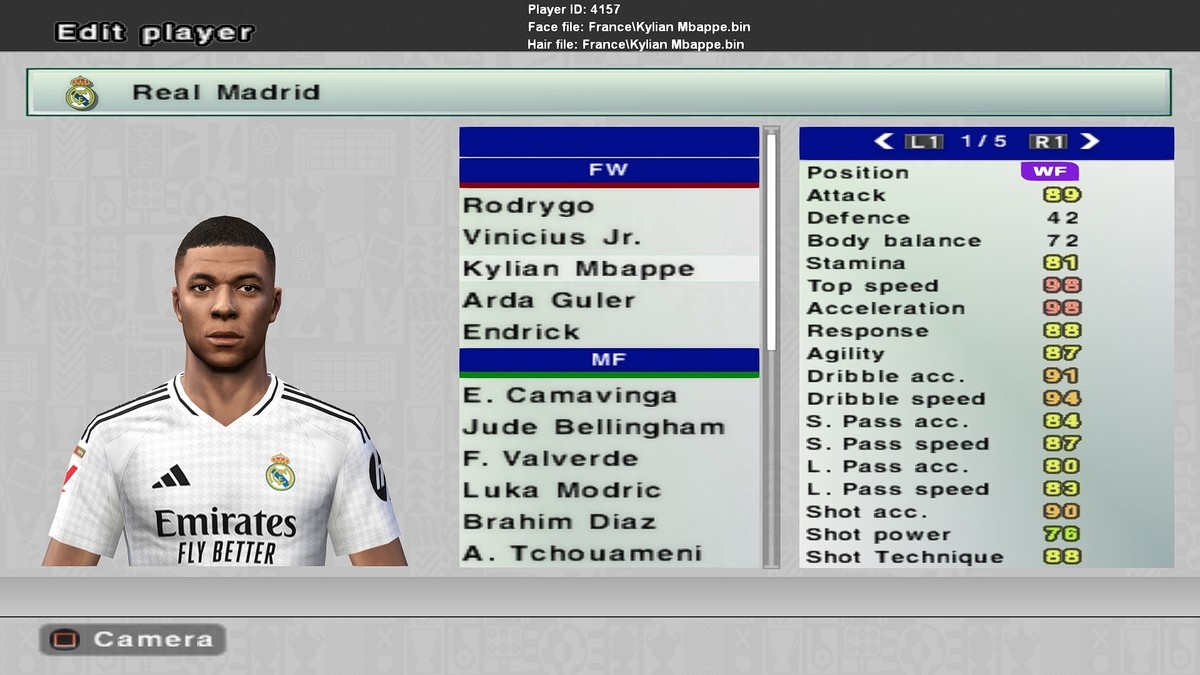Select the Position WF stat row

click(x=985, y=172)
